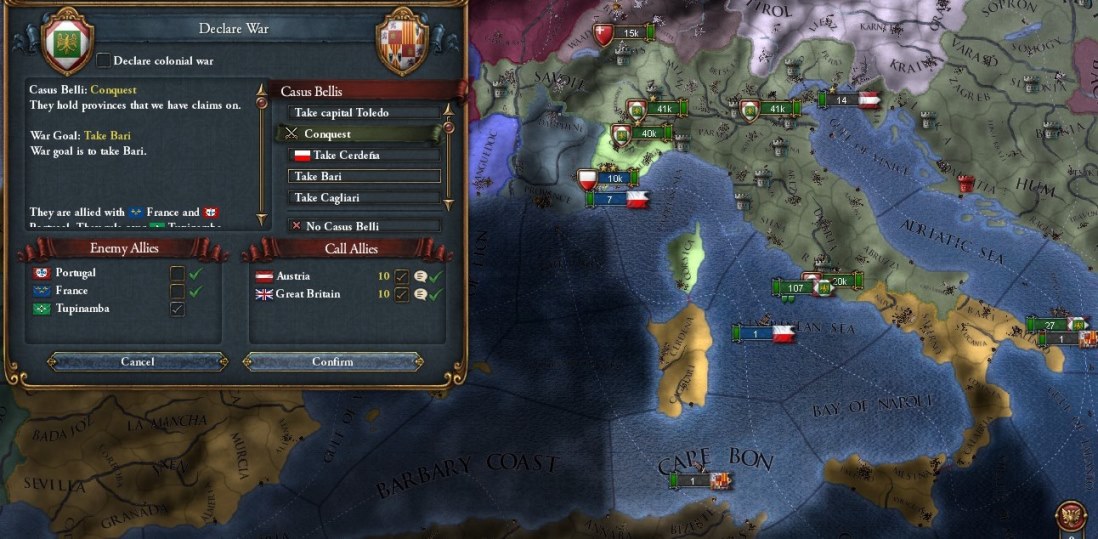
Task: Toggle the call-ally checkbox for Great Britain
Action: (x=400, y=294)
